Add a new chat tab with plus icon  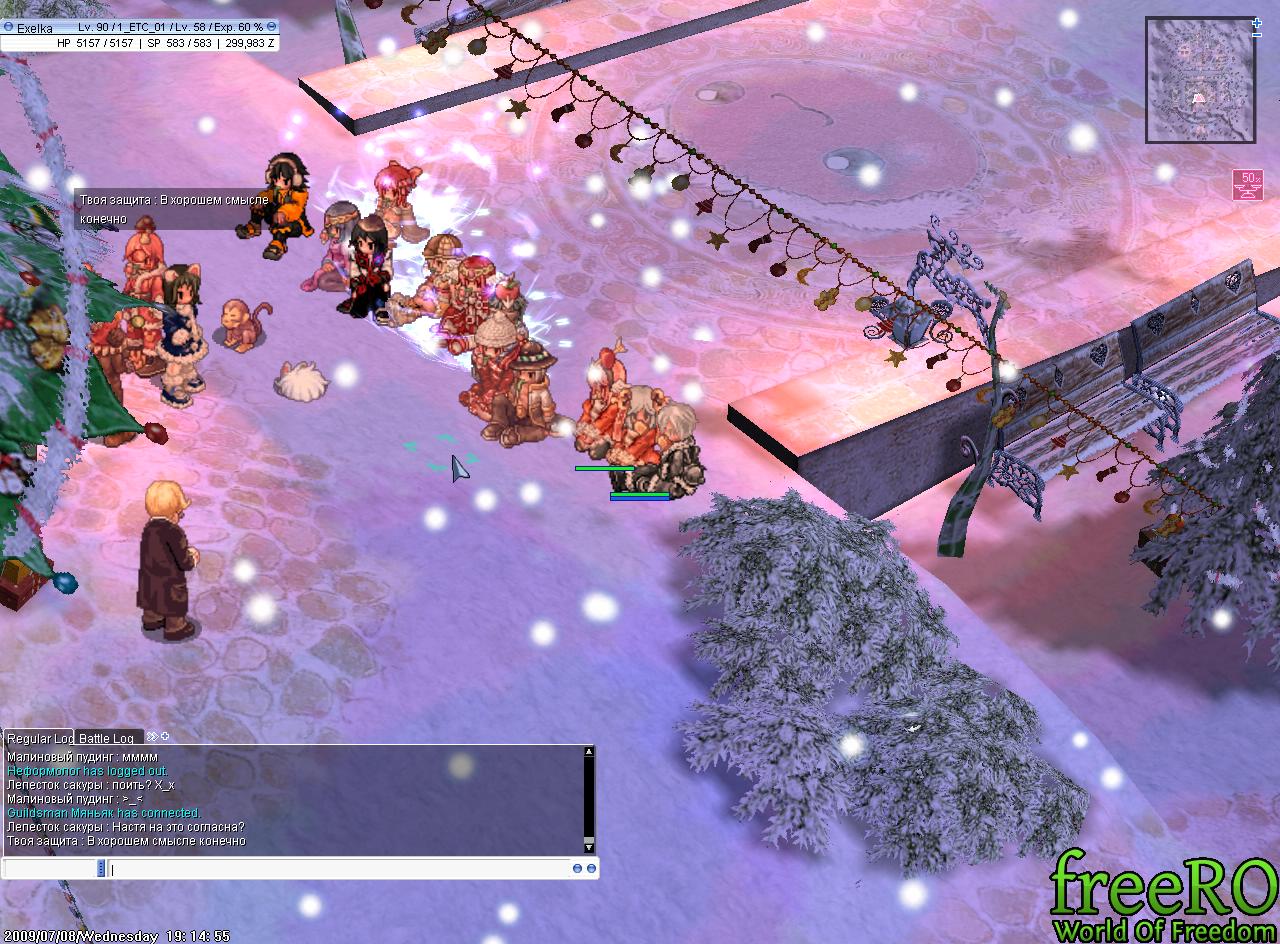(165, 737)
